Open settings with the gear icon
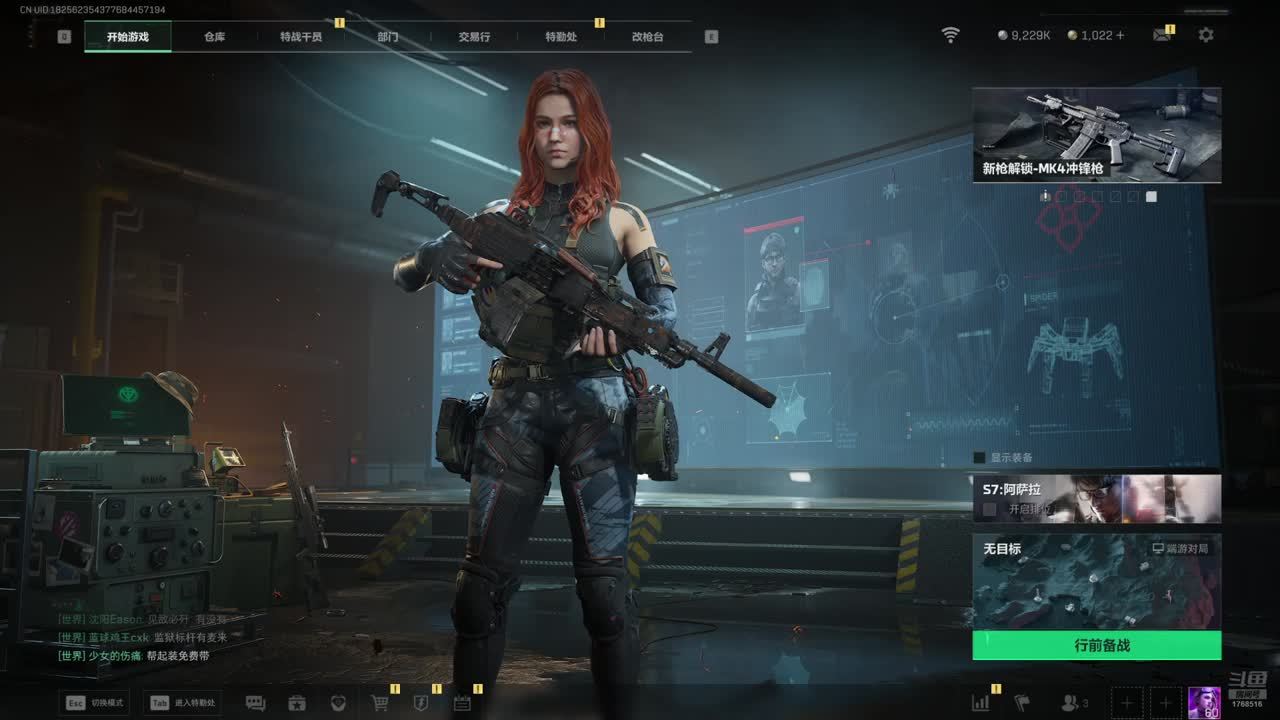Screen dimensions: 1280x720 click(x=1206, y=35)
